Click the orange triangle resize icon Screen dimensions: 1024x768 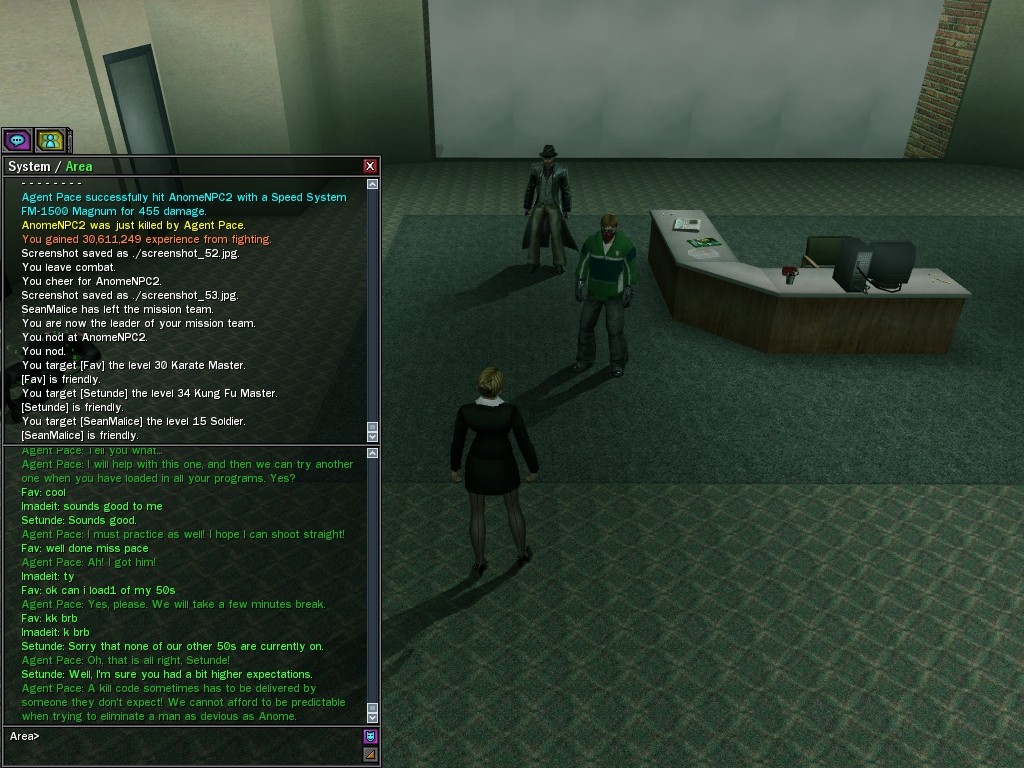(x=370, y=754)
